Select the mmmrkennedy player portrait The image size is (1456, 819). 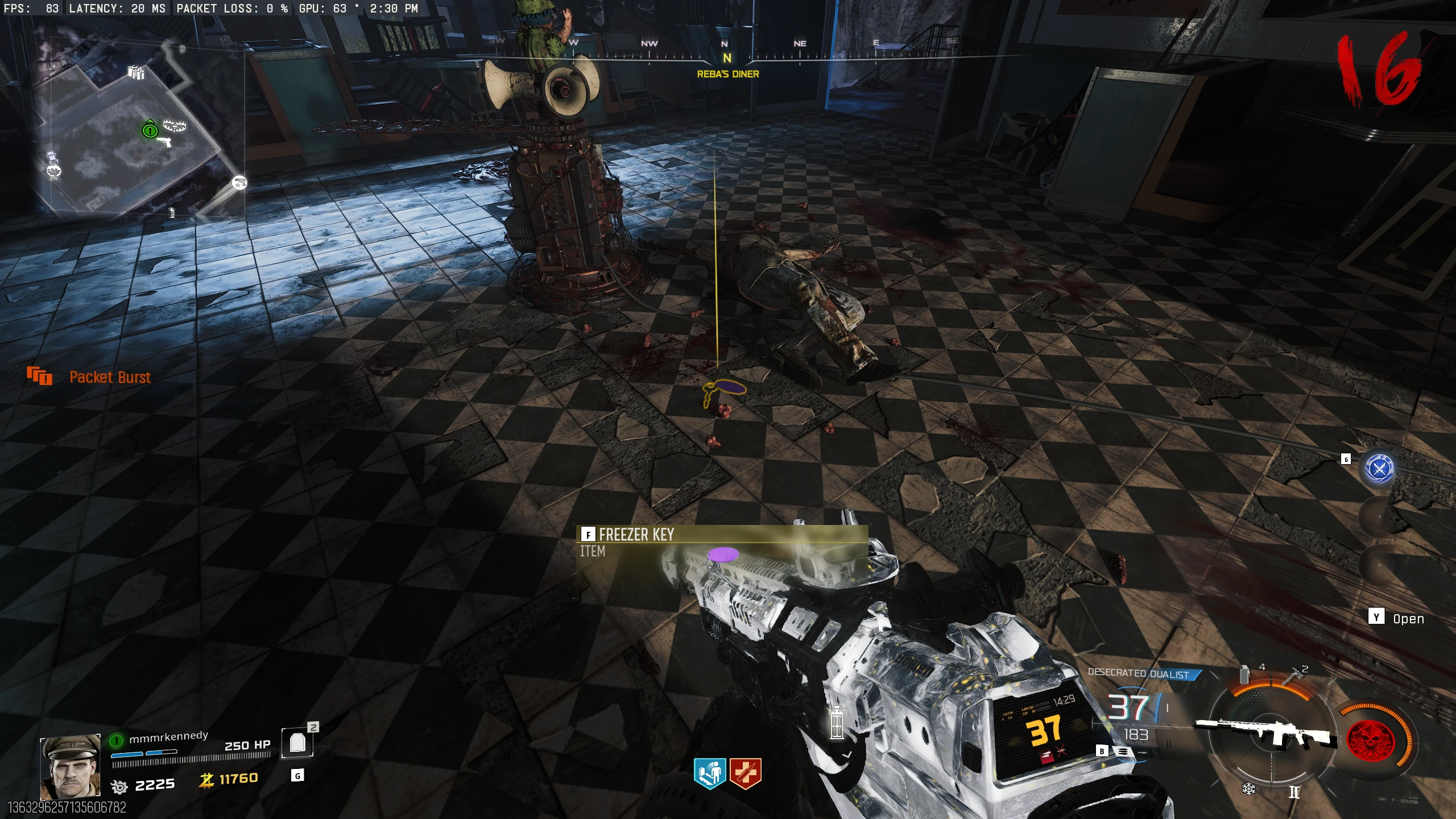point(70,767)
